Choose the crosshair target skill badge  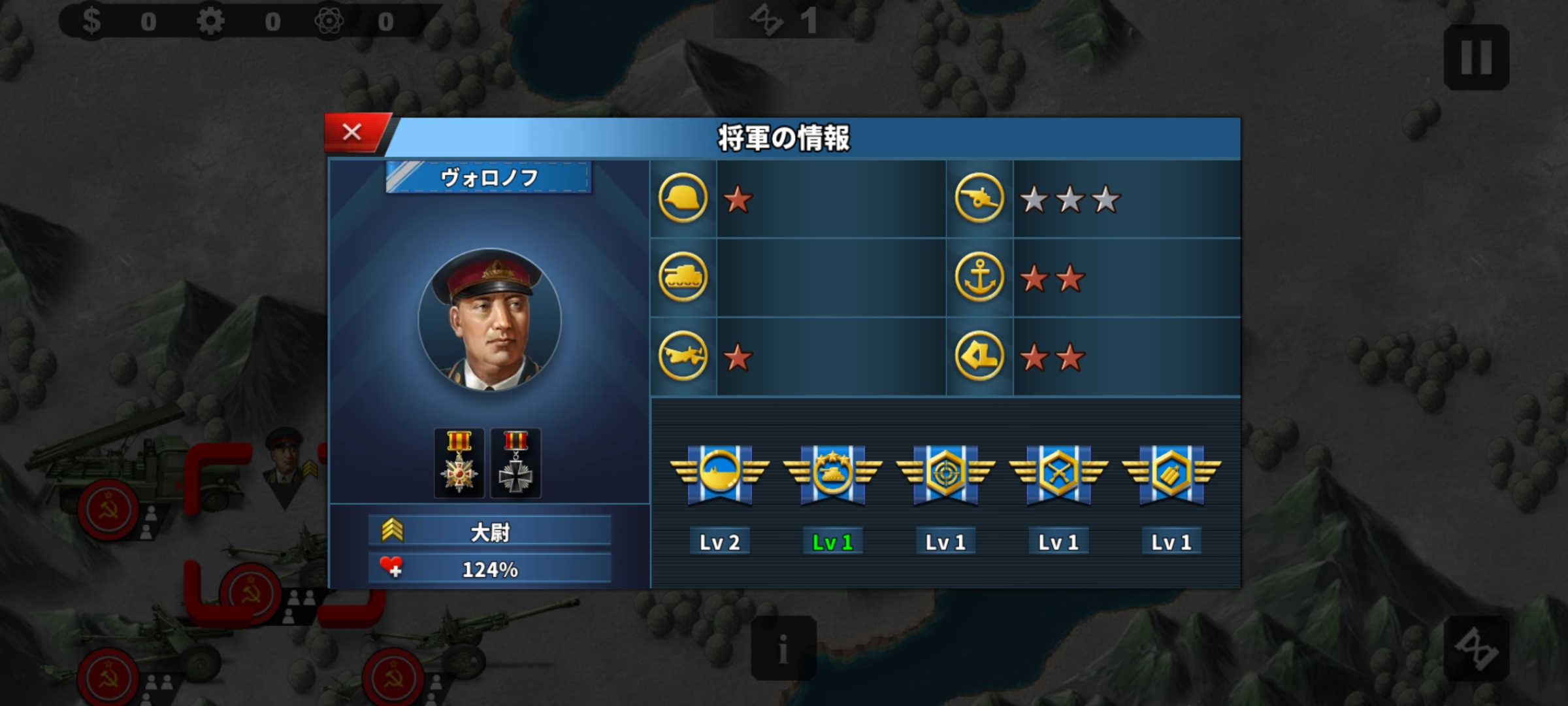[945, 474]
